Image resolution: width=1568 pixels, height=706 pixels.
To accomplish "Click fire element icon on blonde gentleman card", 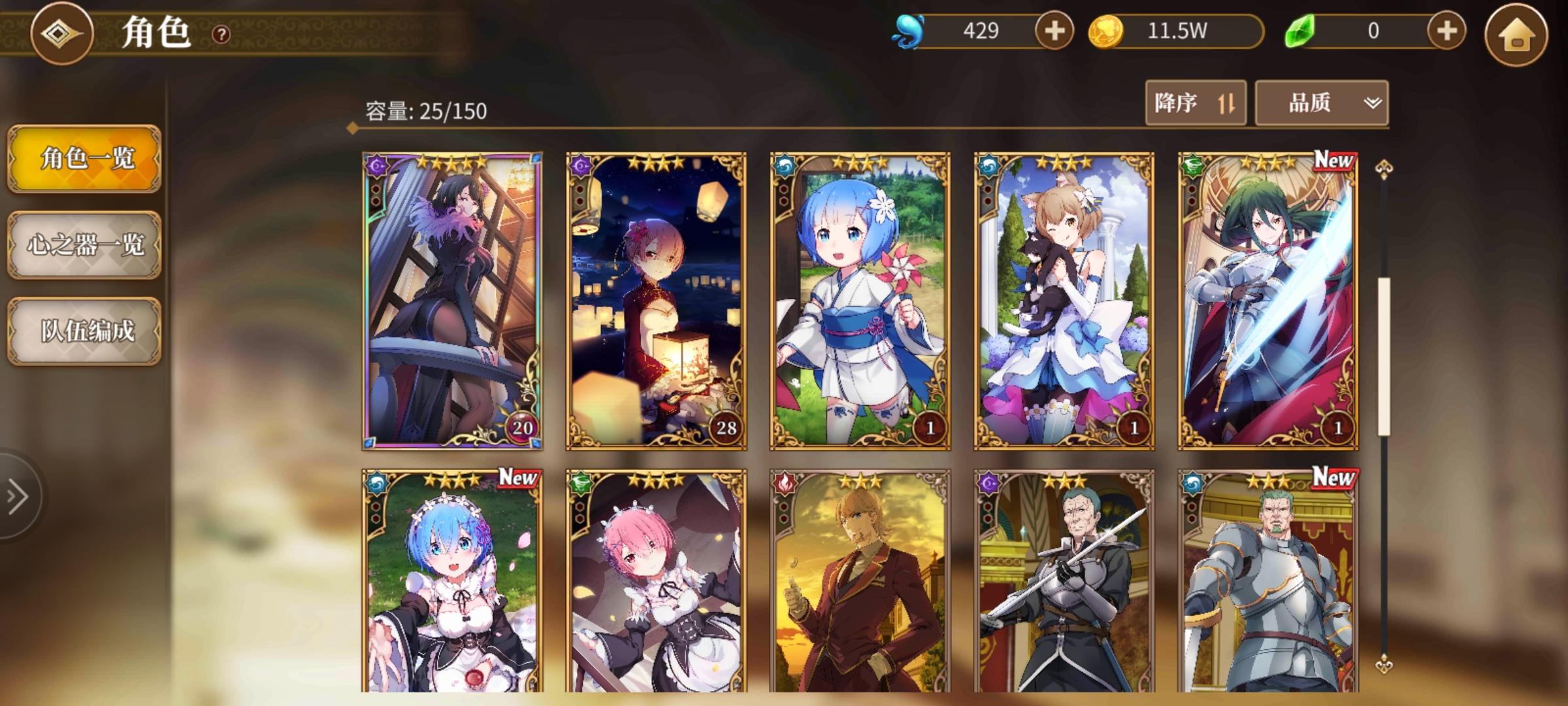I will 783,482.
